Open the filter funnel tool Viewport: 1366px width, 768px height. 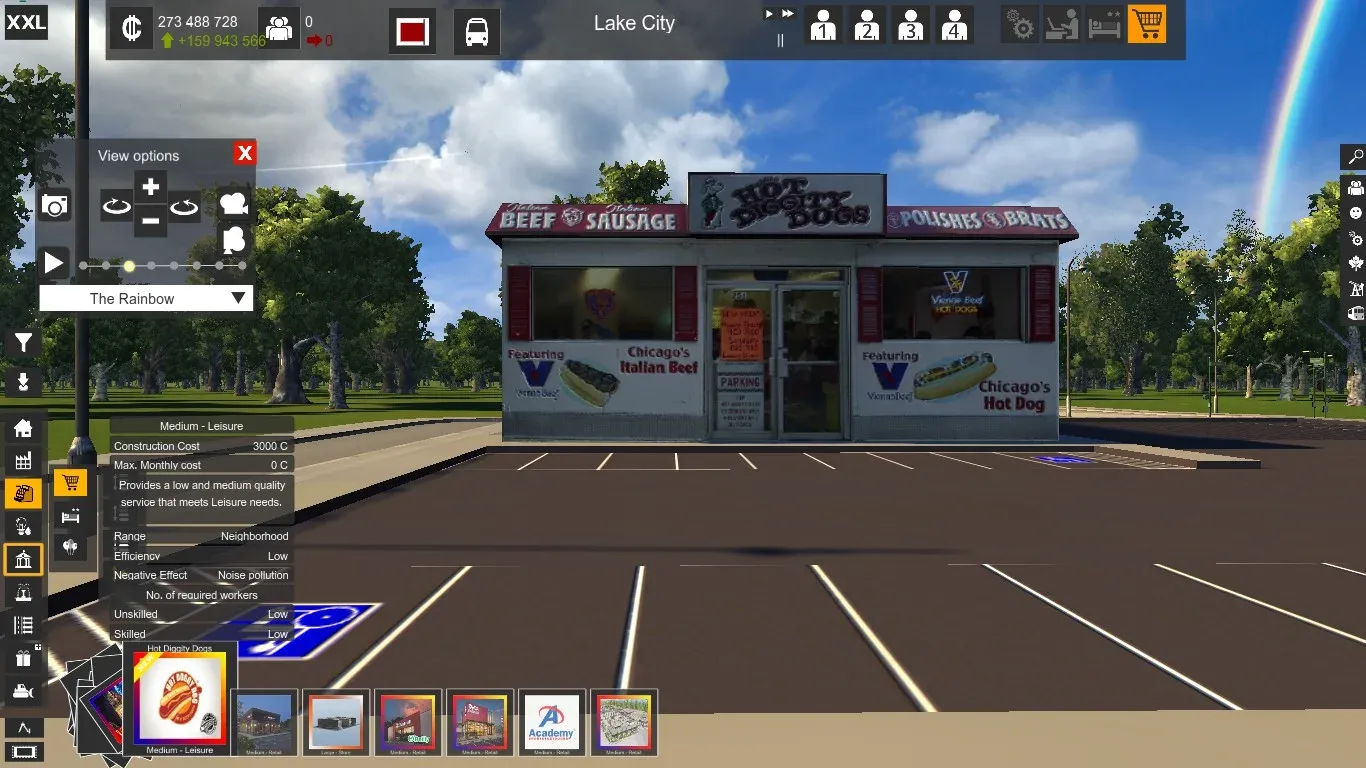pyautogui.click(x=24, y=344)
